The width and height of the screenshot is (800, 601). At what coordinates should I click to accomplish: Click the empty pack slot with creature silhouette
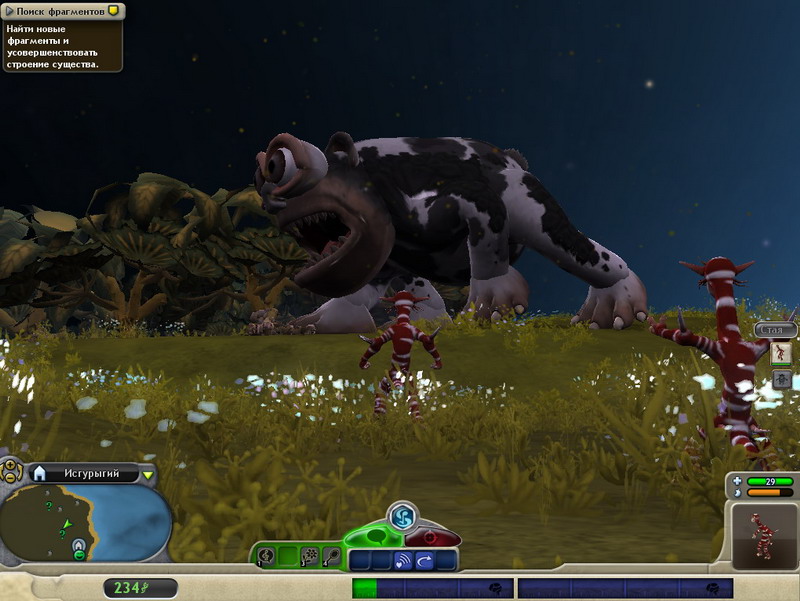(x=781, y=379)
